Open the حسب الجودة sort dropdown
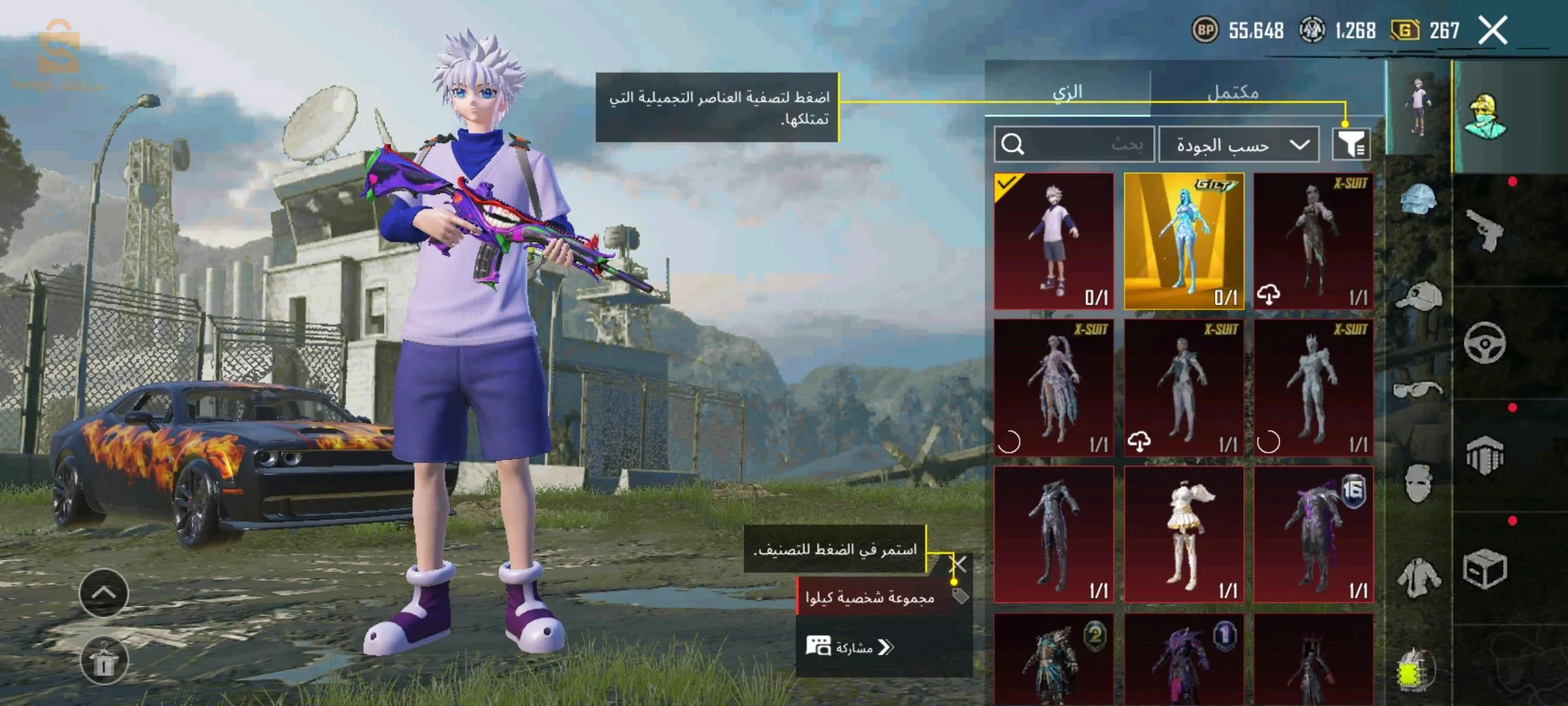This screenshot has width=1568, height=706. point(1239,144)
